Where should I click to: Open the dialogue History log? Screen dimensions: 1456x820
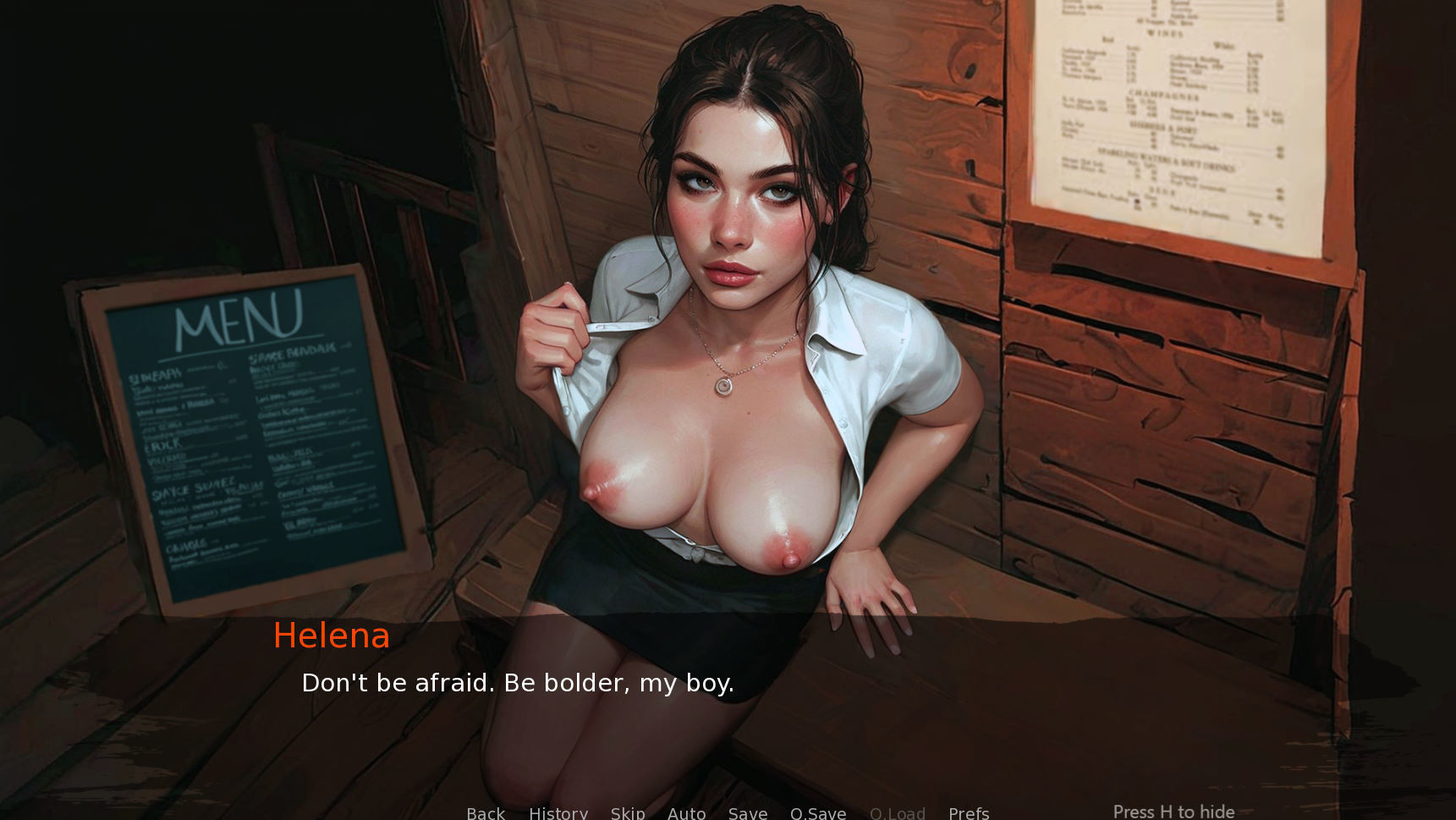[558, 812]
